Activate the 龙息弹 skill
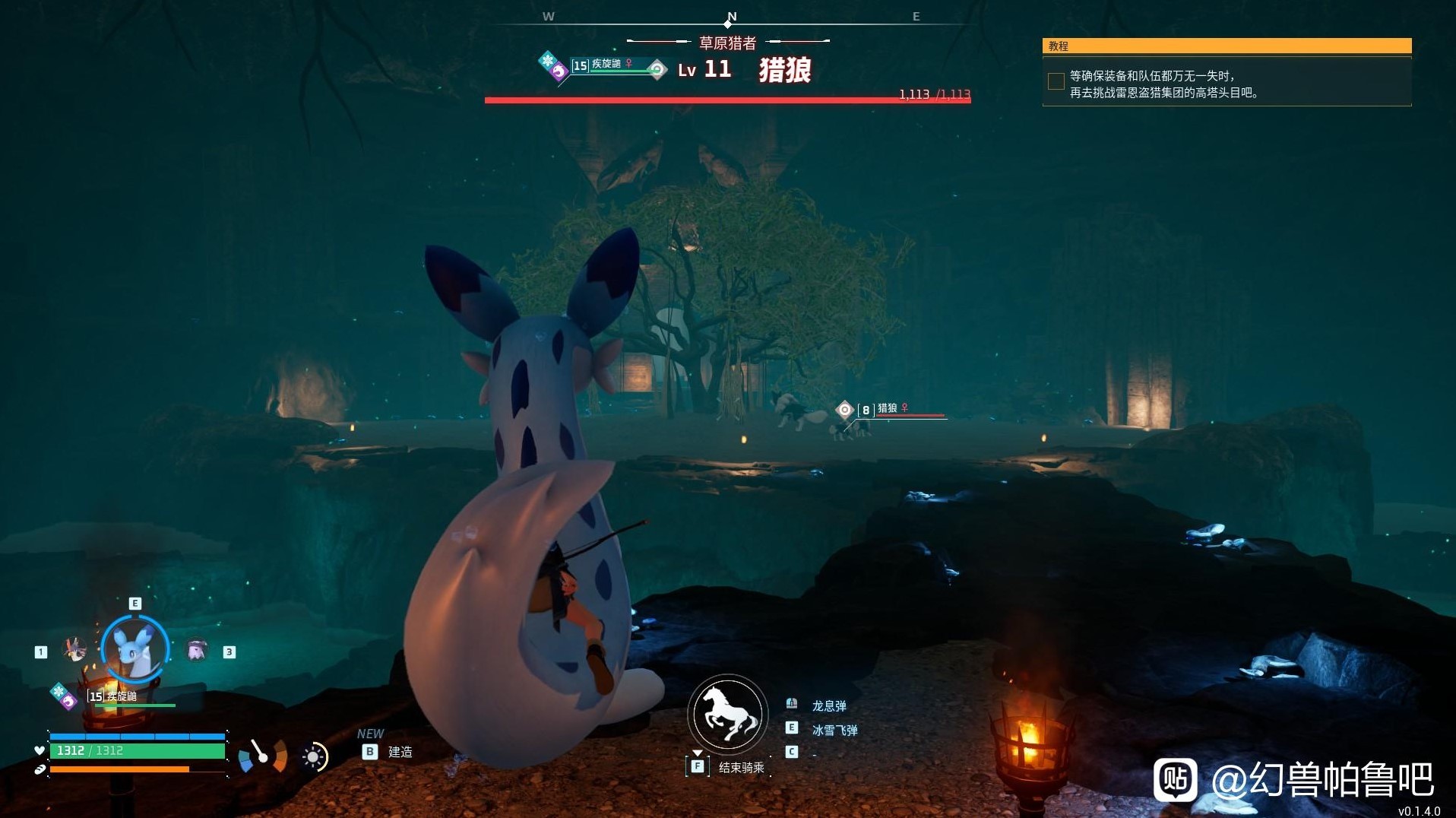The image size is (1456, 818). [x=828, y=705]
